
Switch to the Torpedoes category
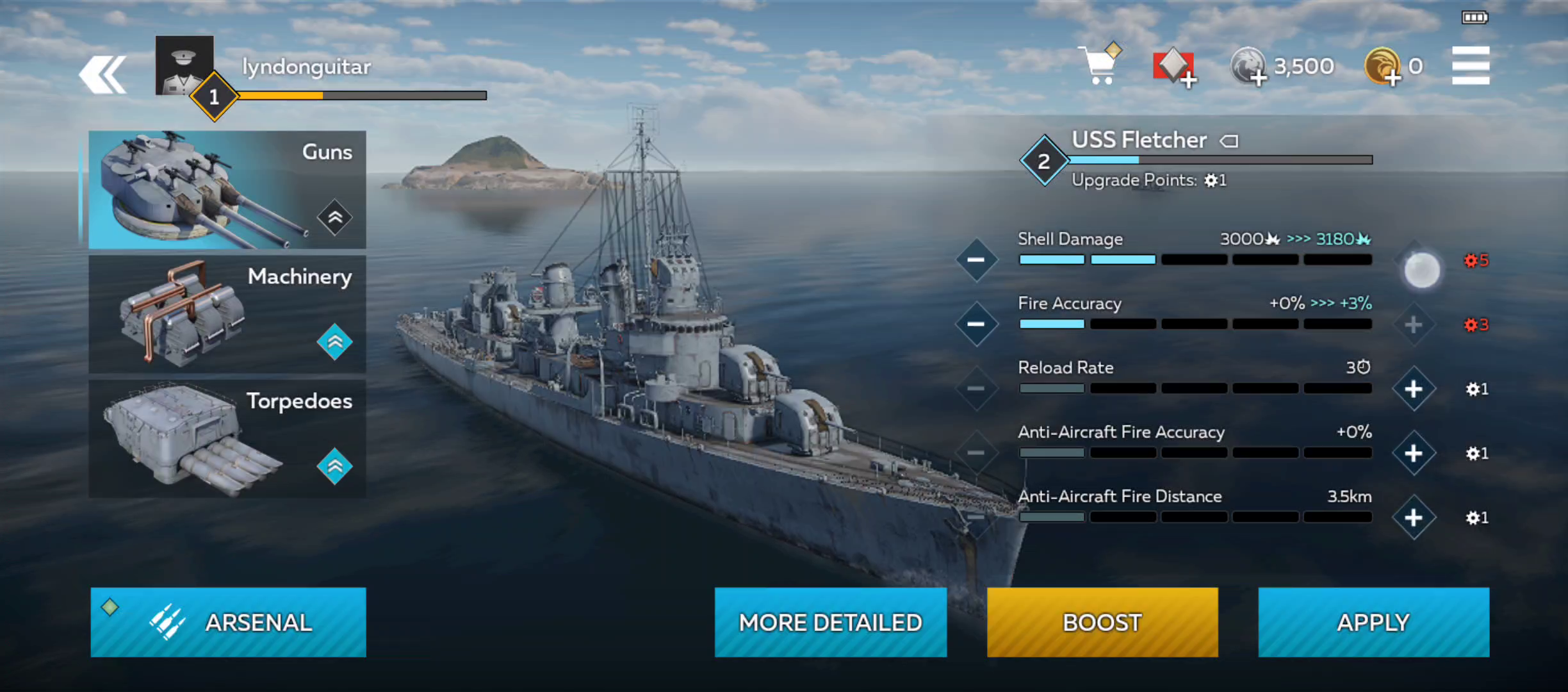point(227,439)
